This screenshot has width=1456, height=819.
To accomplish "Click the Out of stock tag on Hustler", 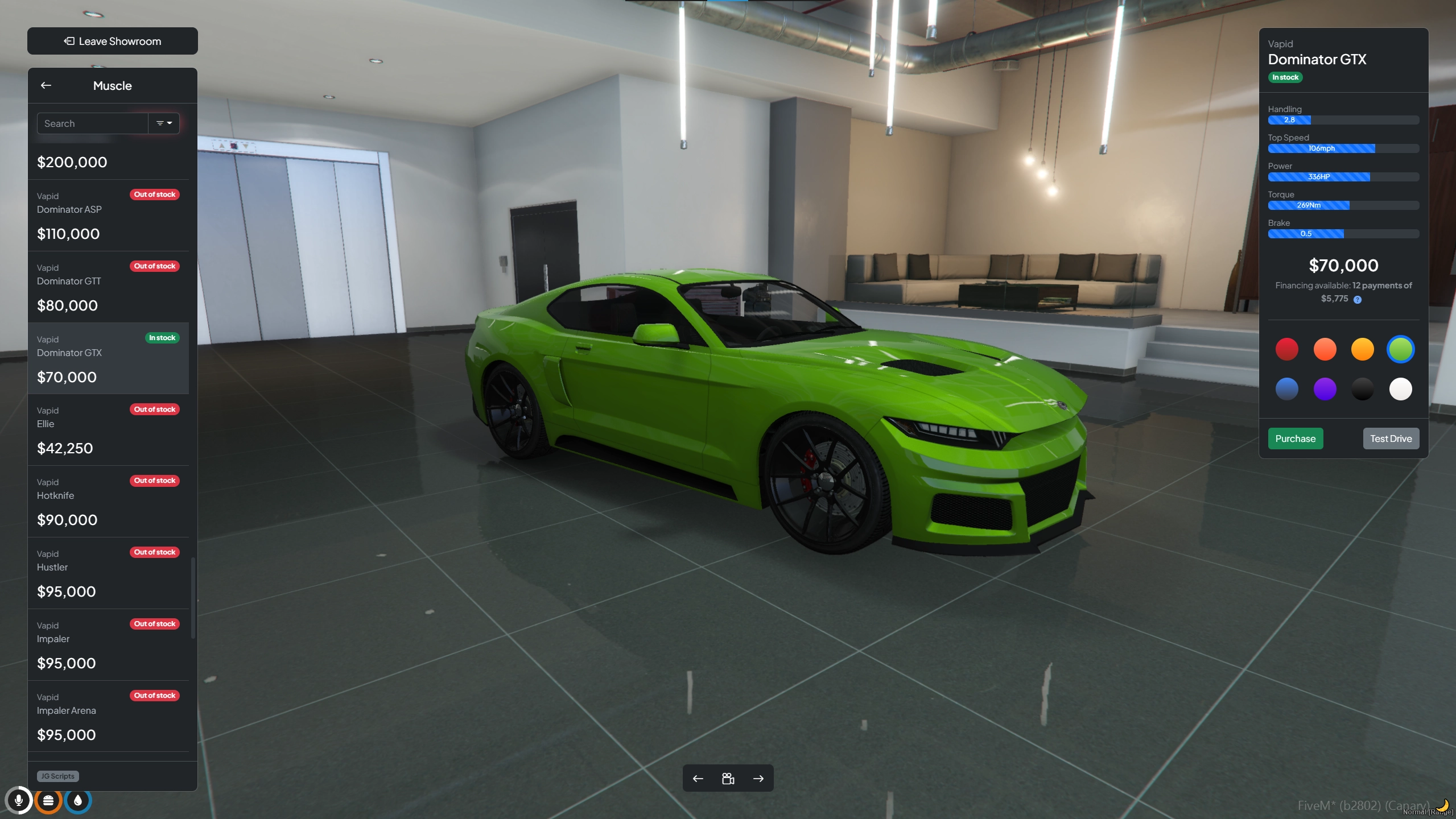I will [154, 552].
